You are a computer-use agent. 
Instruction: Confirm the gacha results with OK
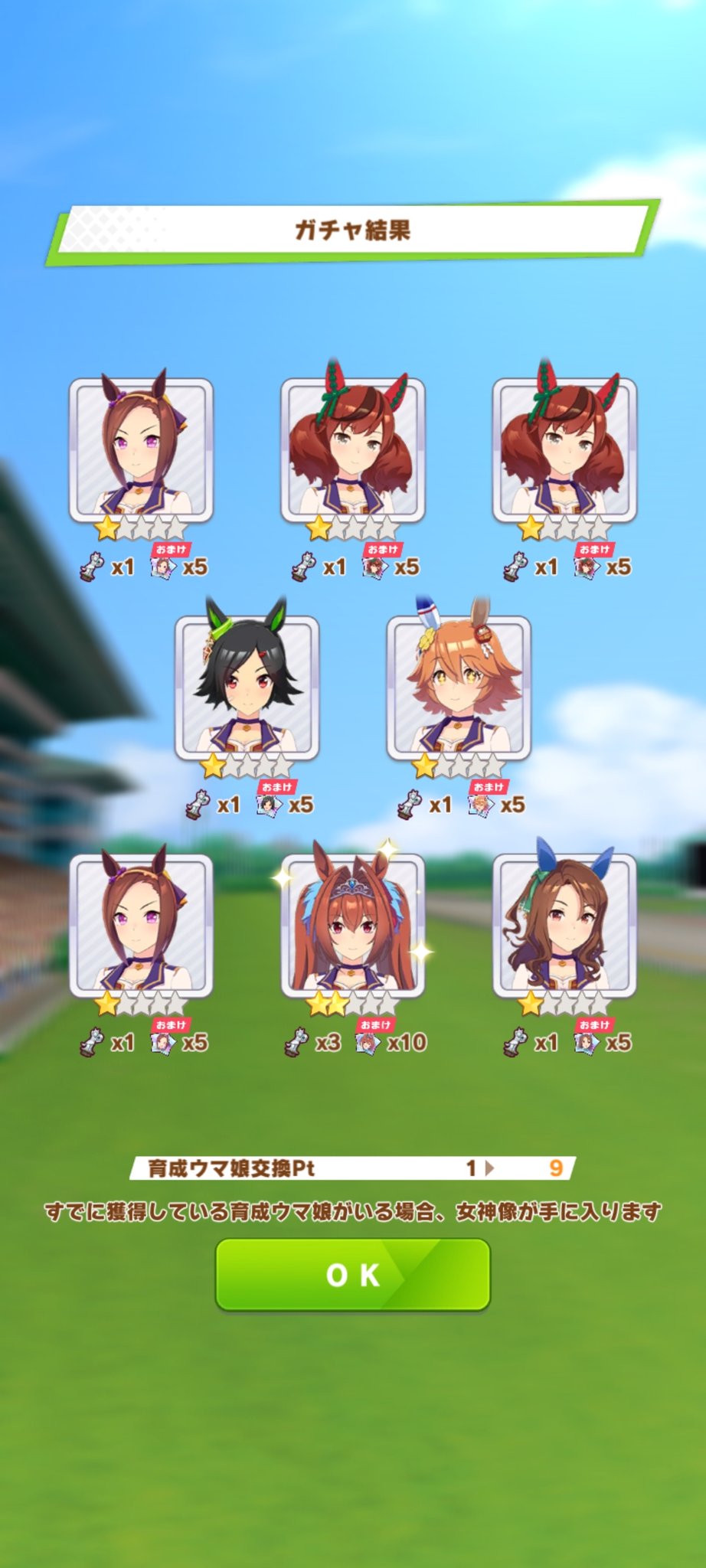352,1275
